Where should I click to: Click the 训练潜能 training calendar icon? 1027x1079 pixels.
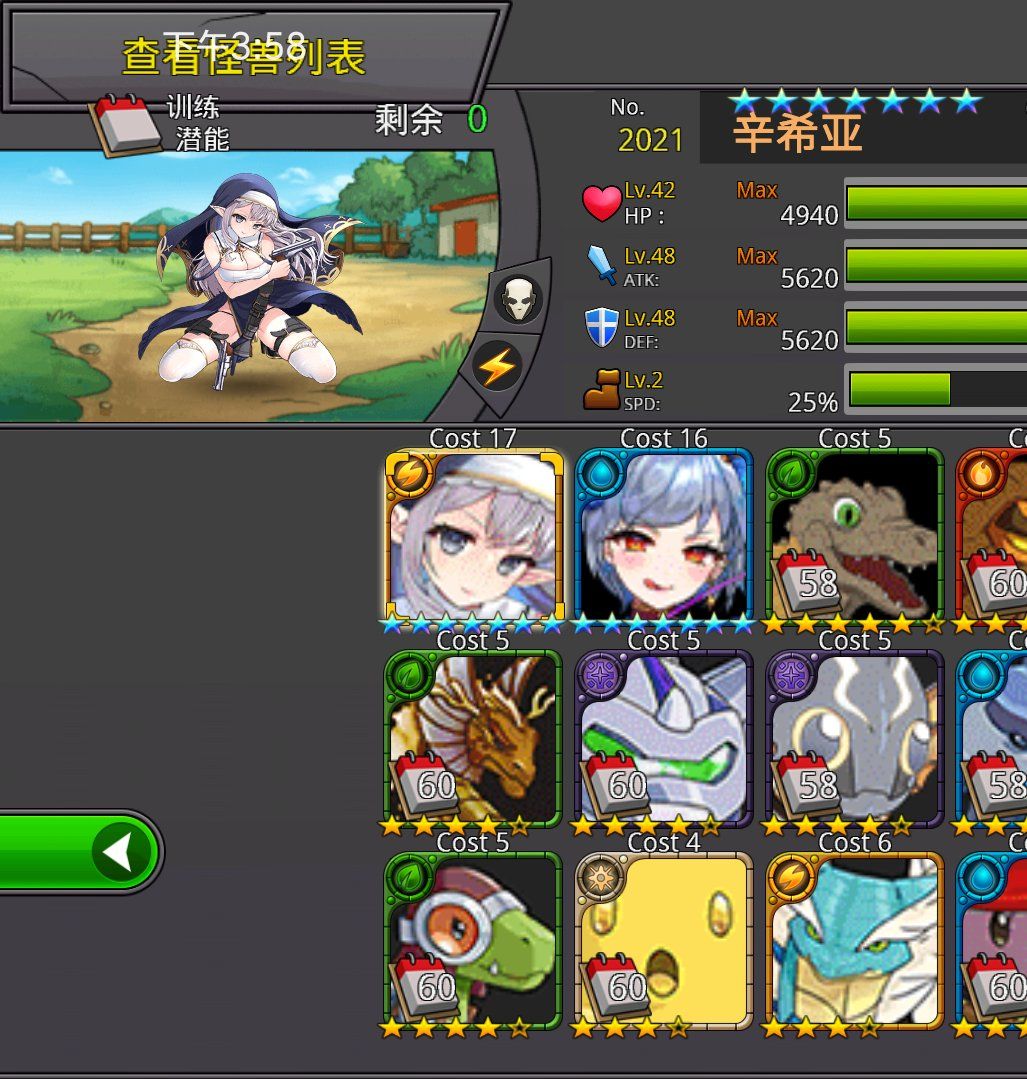(126, 124)
